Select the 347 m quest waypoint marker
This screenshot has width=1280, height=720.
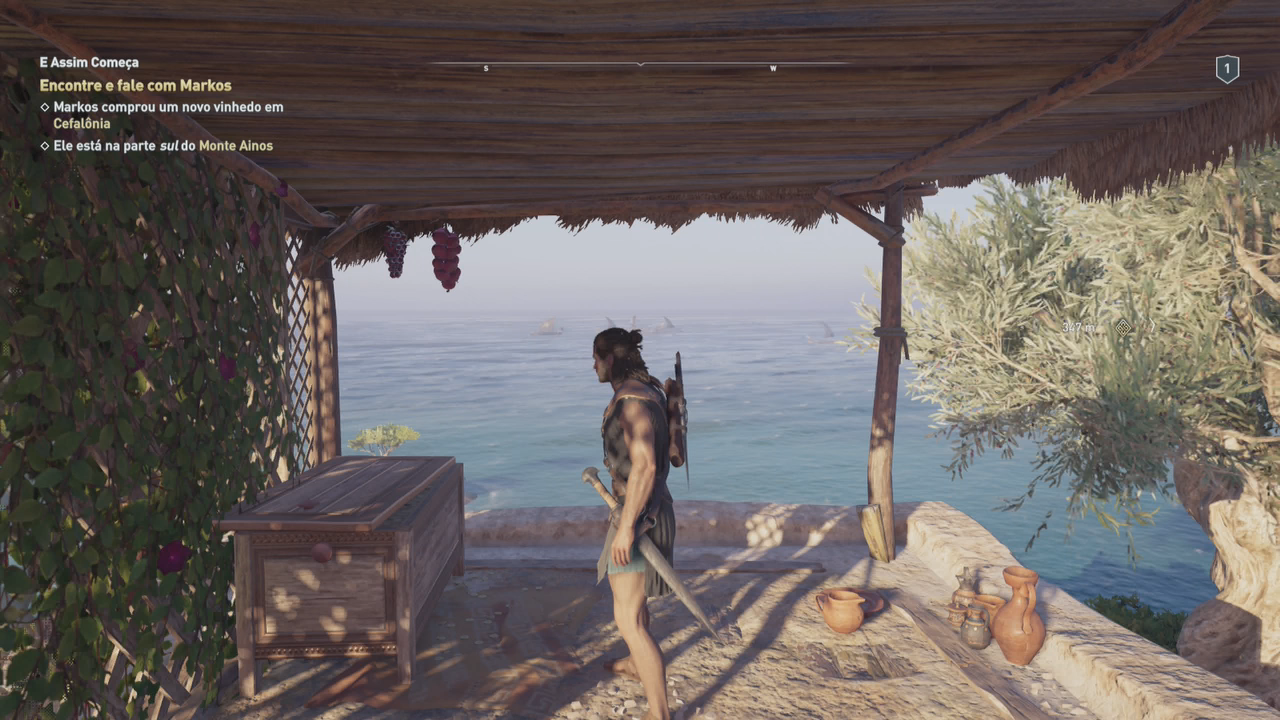point(1122,327)
